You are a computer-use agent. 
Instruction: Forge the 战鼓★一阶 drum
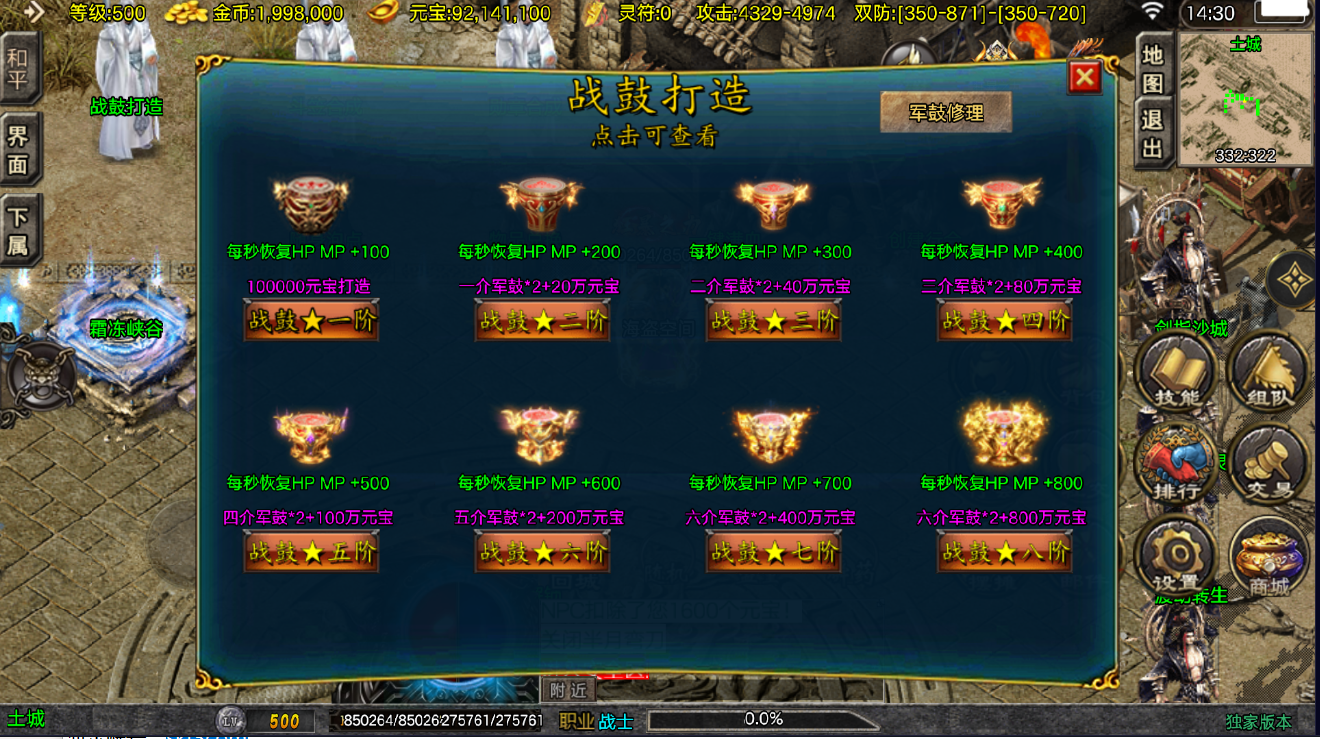[x=311, y=321]
